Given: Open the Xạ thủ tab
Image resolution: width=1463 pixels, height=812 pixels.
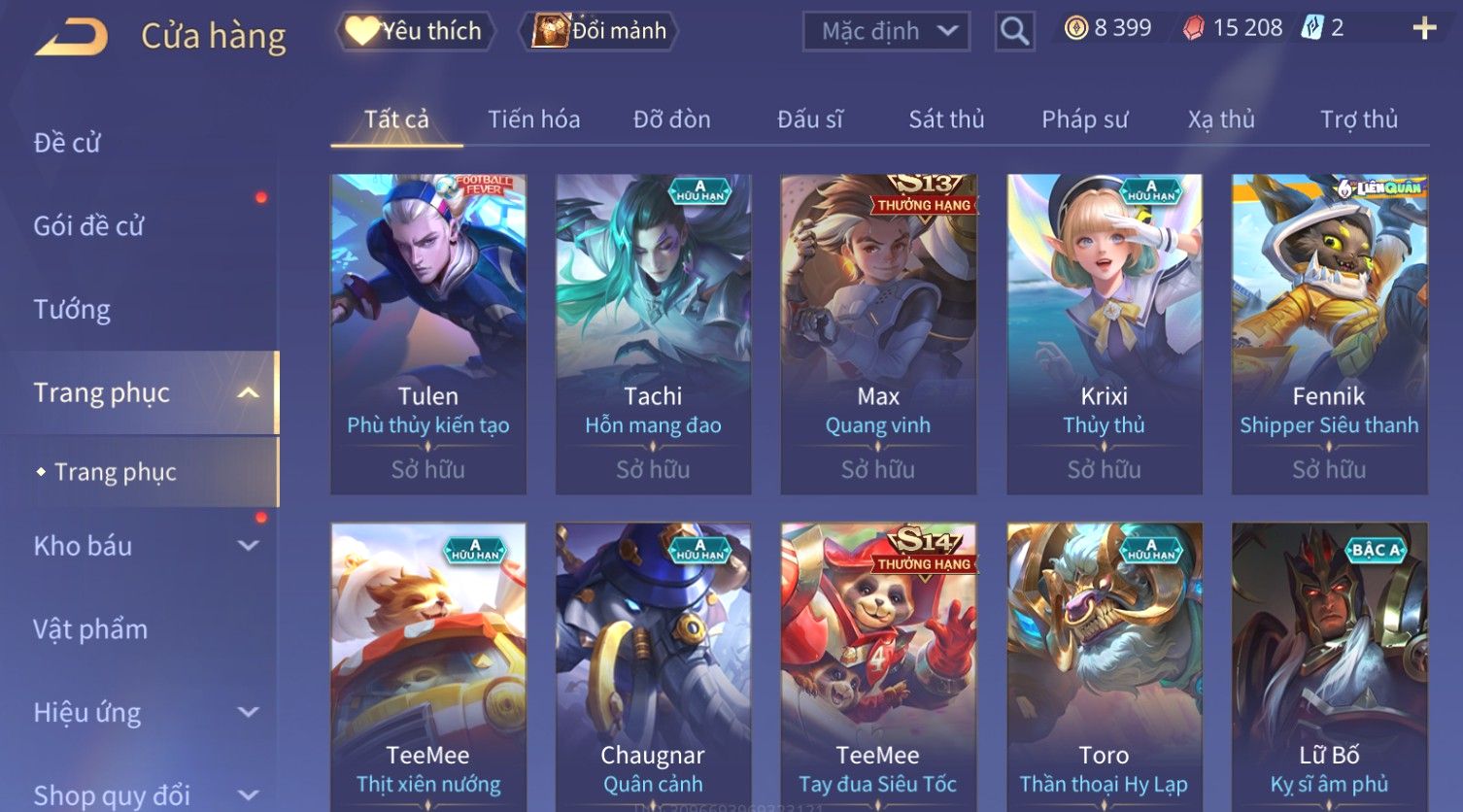Looking at the screenshot, I should coord(1221,119).
